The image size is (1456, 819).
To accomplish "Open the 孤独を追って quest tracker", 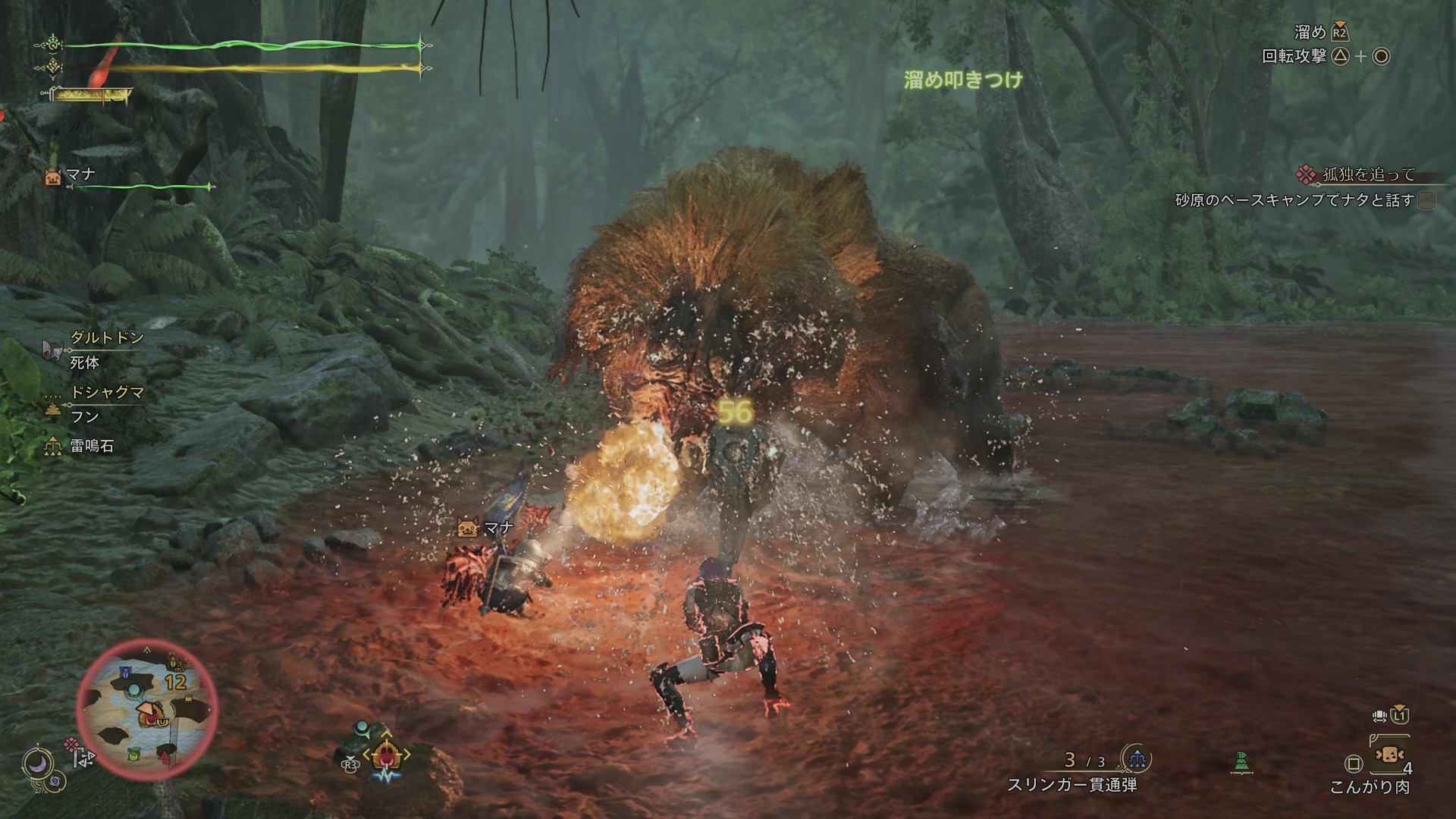I will click(1368, 175).
